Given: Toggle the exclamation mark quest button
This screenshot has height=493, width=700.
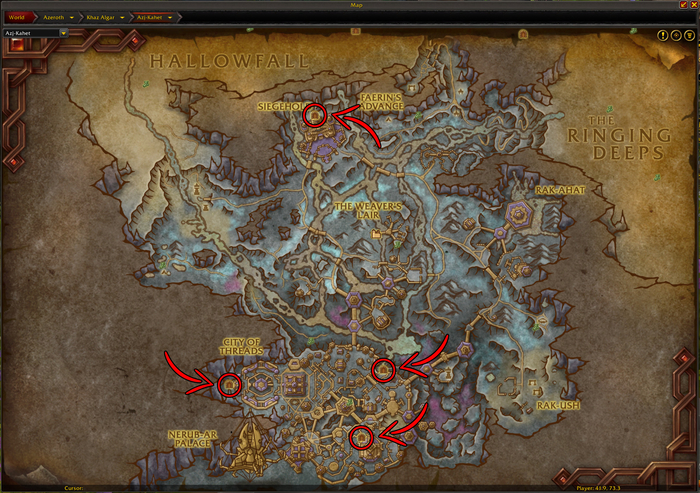Looking at the screenshot, I should pos(663,35).
